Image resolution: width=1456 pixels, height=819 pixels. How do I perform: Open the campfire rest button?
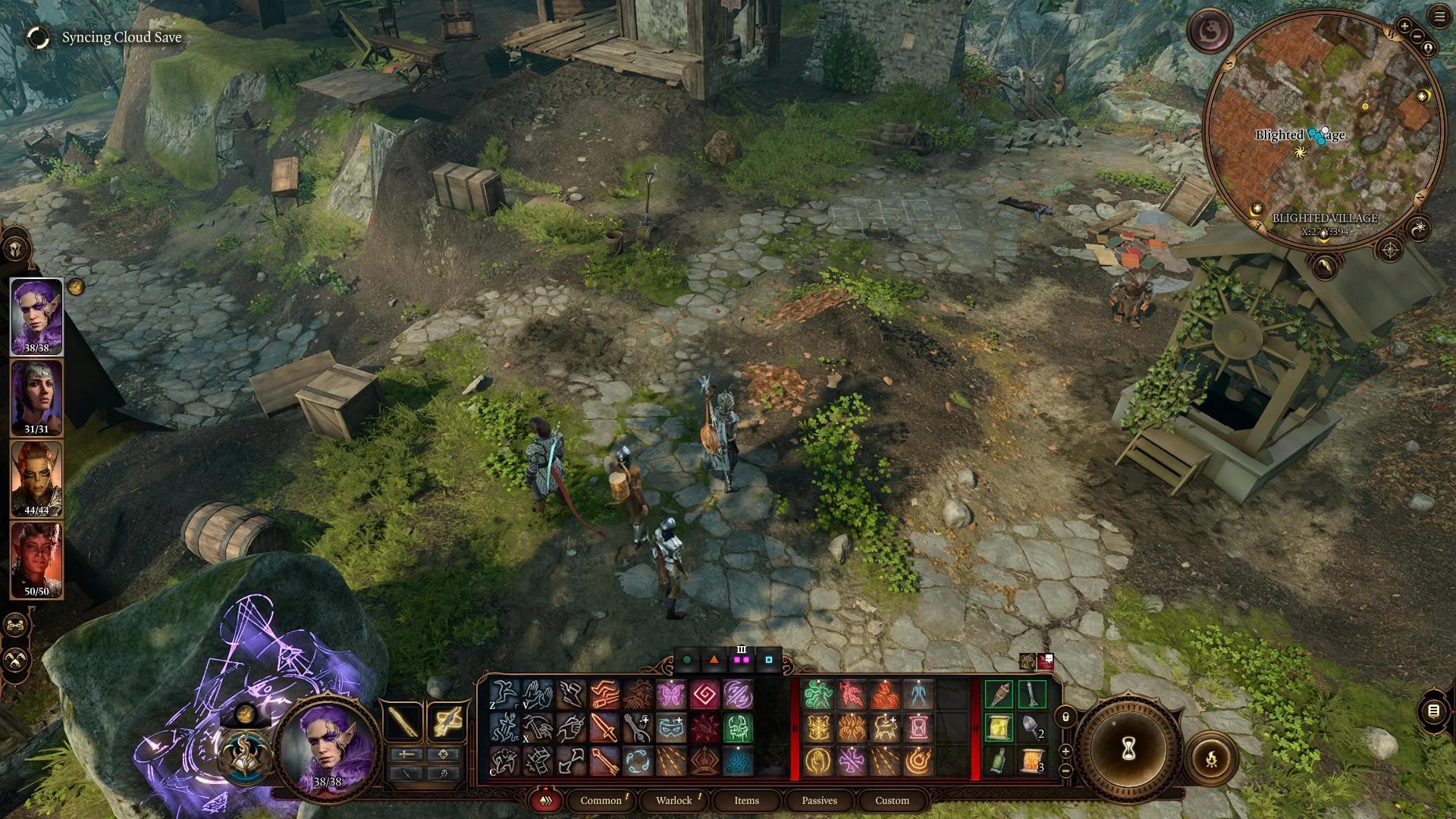[1211, 758]
